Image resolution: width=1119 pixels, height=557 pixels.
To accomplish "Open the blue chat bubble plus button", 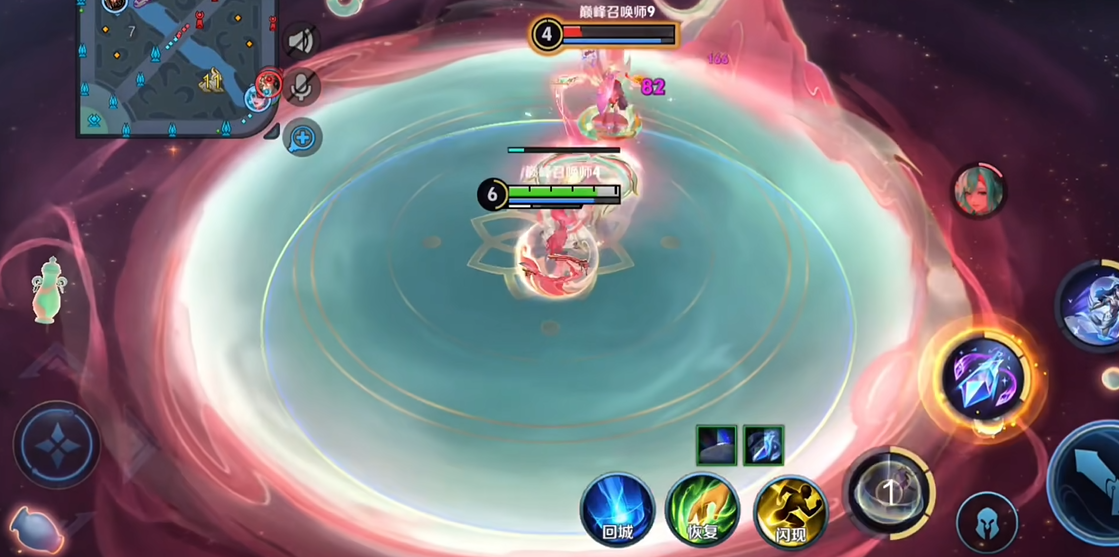I will (x=302, y=137).
